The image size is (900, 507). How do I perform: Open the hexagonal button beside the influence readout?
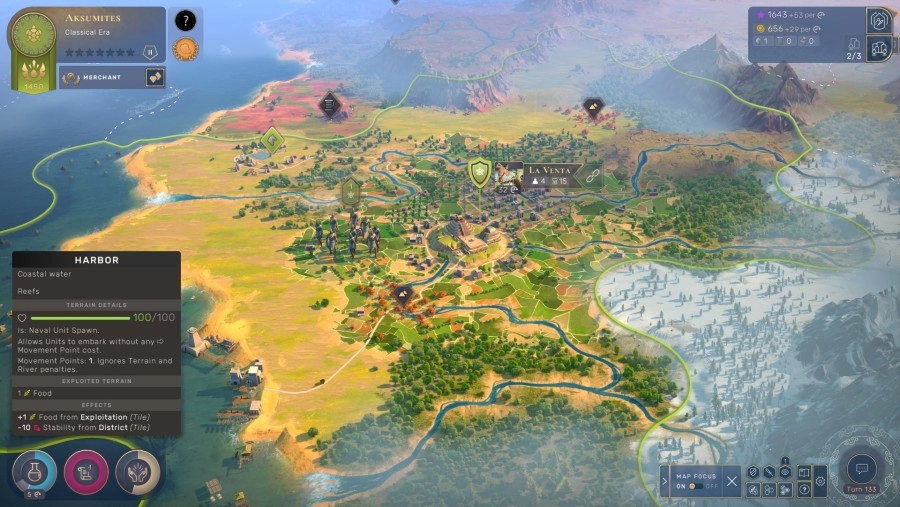coord(879,19)
